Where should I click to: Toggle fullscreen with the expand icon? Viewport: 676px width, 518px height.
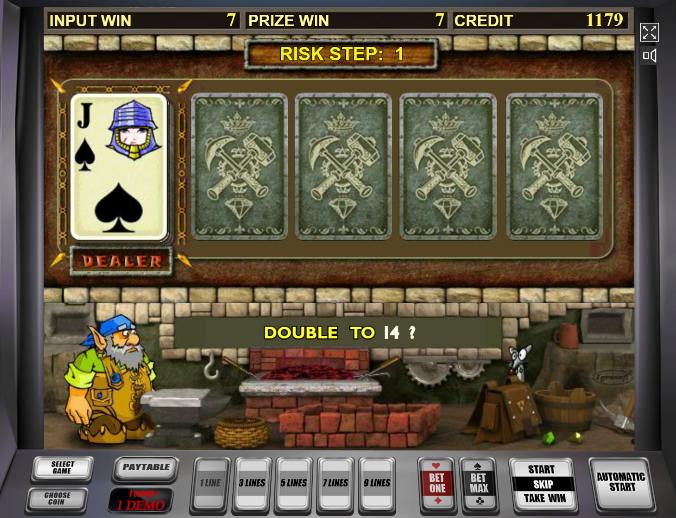point(649,32)
